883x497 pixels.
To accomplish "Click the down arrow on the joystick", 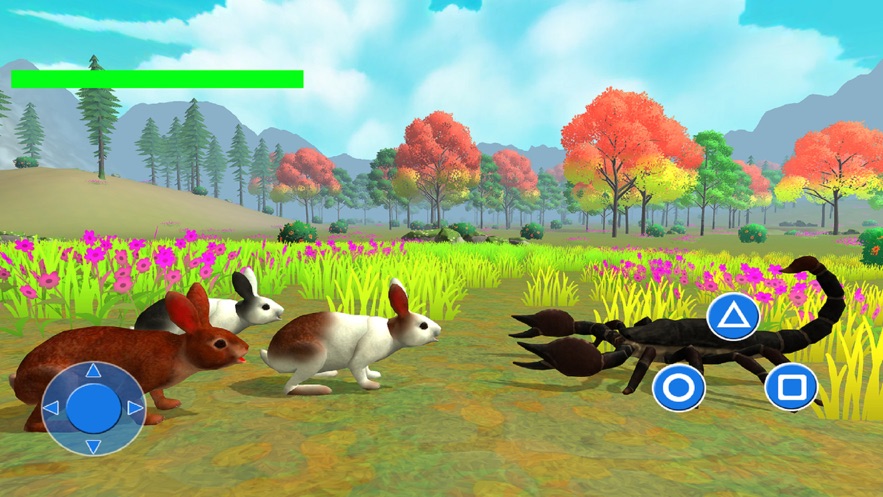I will point(93,445).
